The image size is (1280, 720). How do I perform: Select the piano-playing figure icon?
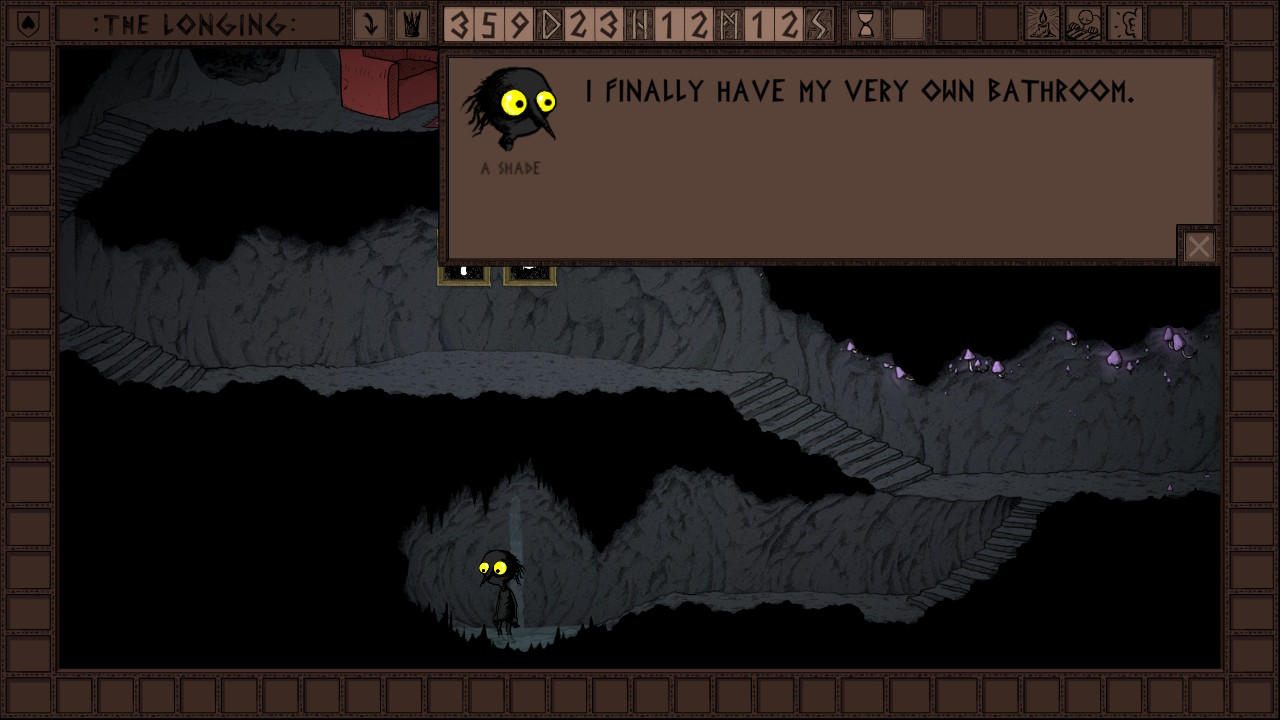tap(1084, 24)
